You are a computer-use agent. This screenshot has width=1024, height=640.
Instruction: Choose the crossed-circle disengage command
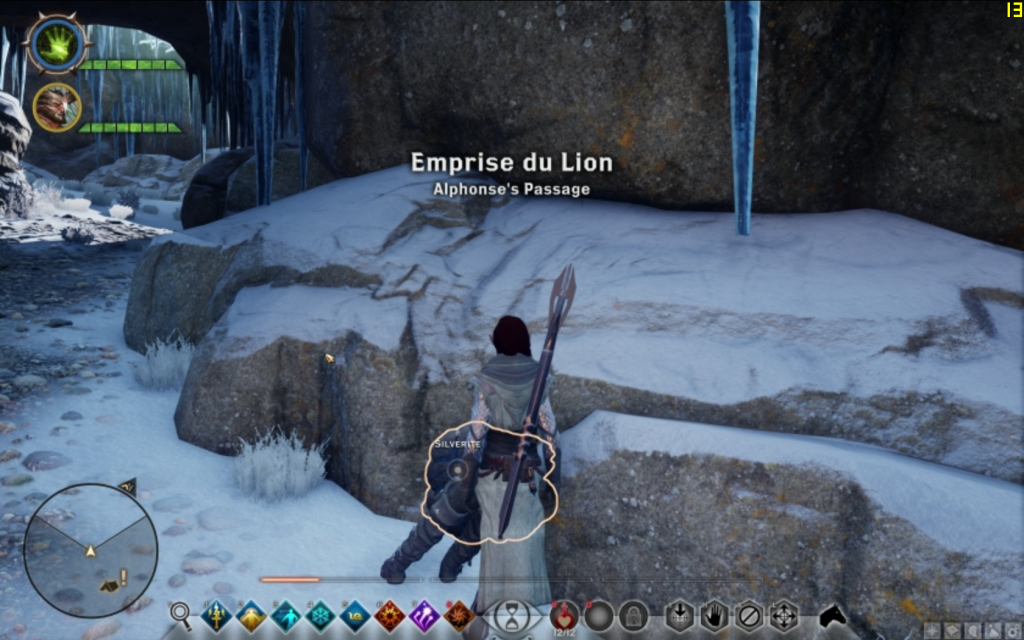click(748, 614)
